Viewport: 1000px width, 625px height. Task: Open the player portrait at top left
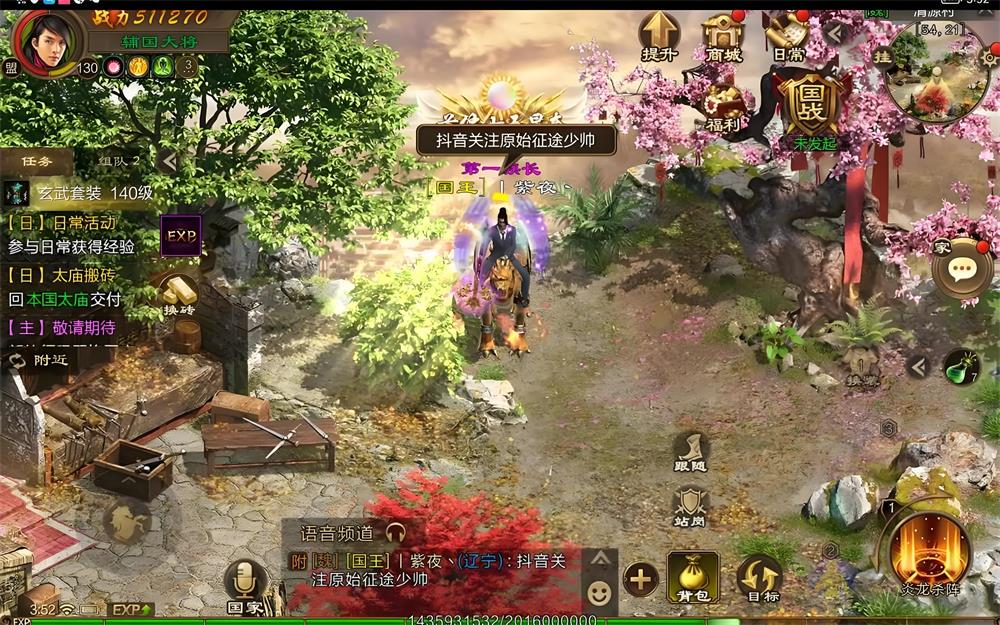[49, 40]
